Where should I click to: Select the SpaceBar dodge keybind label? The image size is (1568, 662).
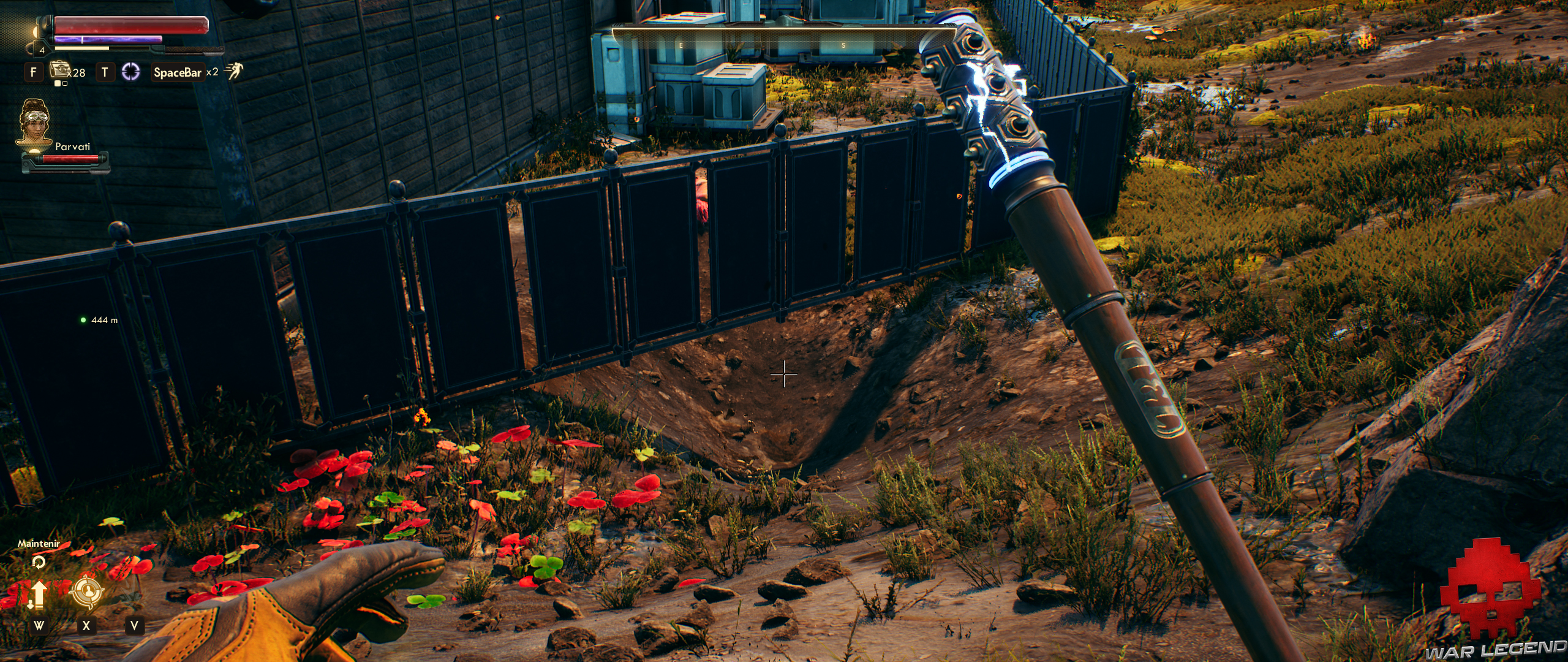tap(178, 72)
